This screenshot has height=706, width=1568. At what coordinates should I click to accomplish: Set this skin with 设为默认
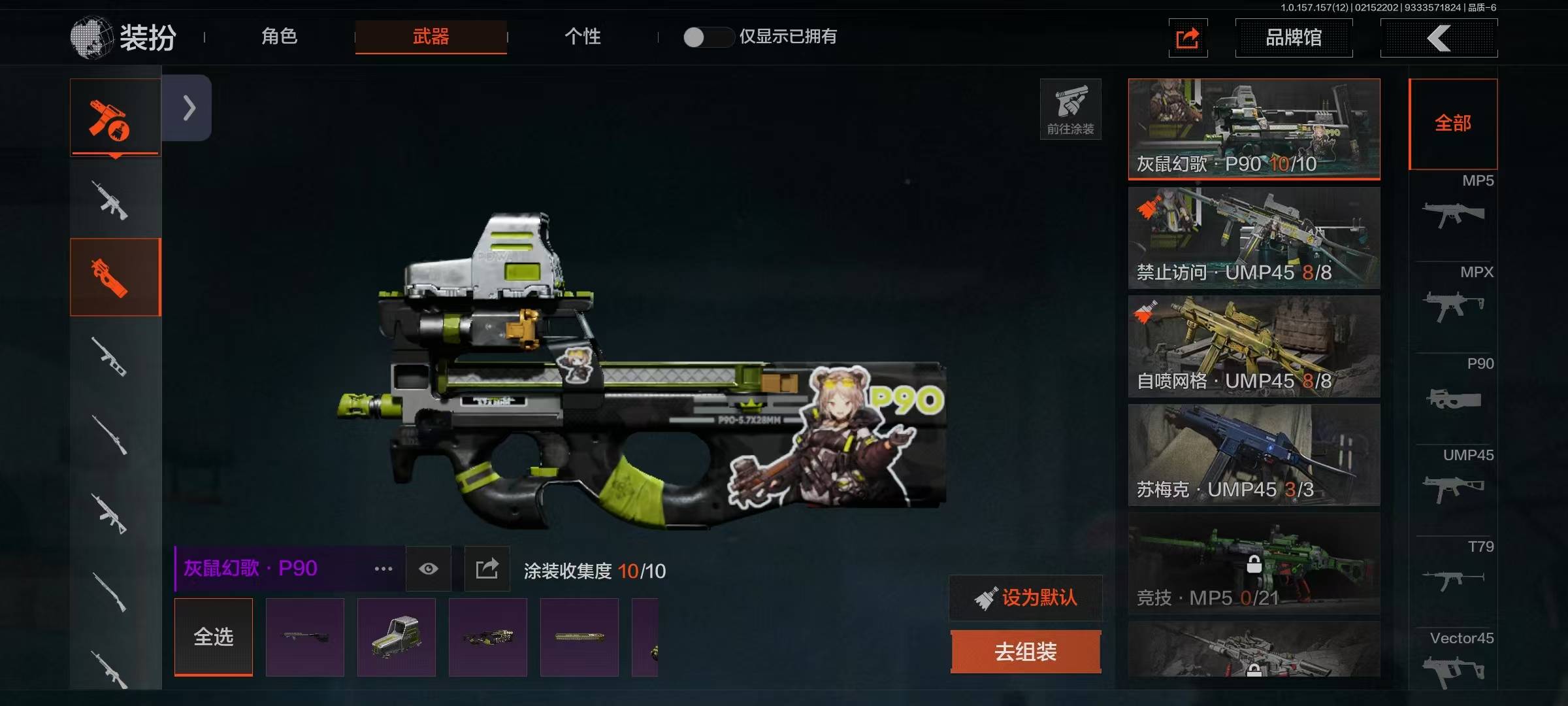[x=1026, y=597]
